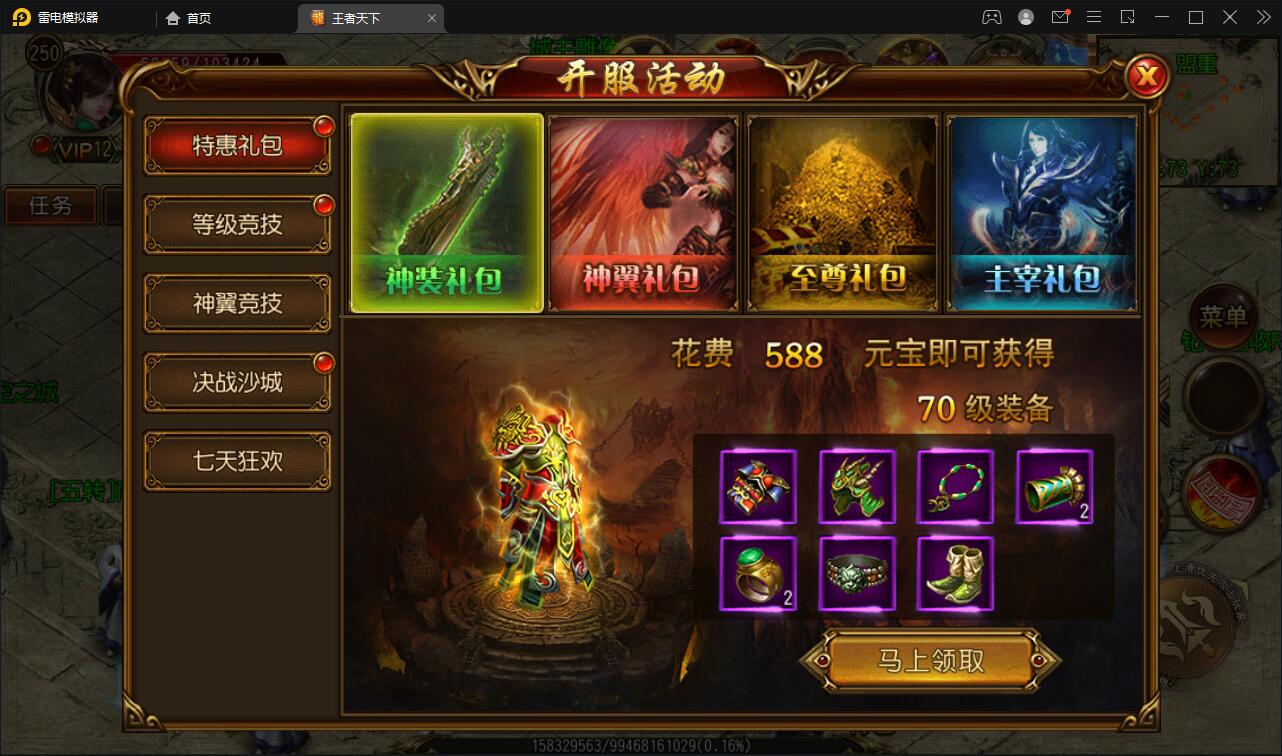Viewport: 1282px width, 756px height.
Task: Click the gloves equipment icon
Action: coord(757,487)
